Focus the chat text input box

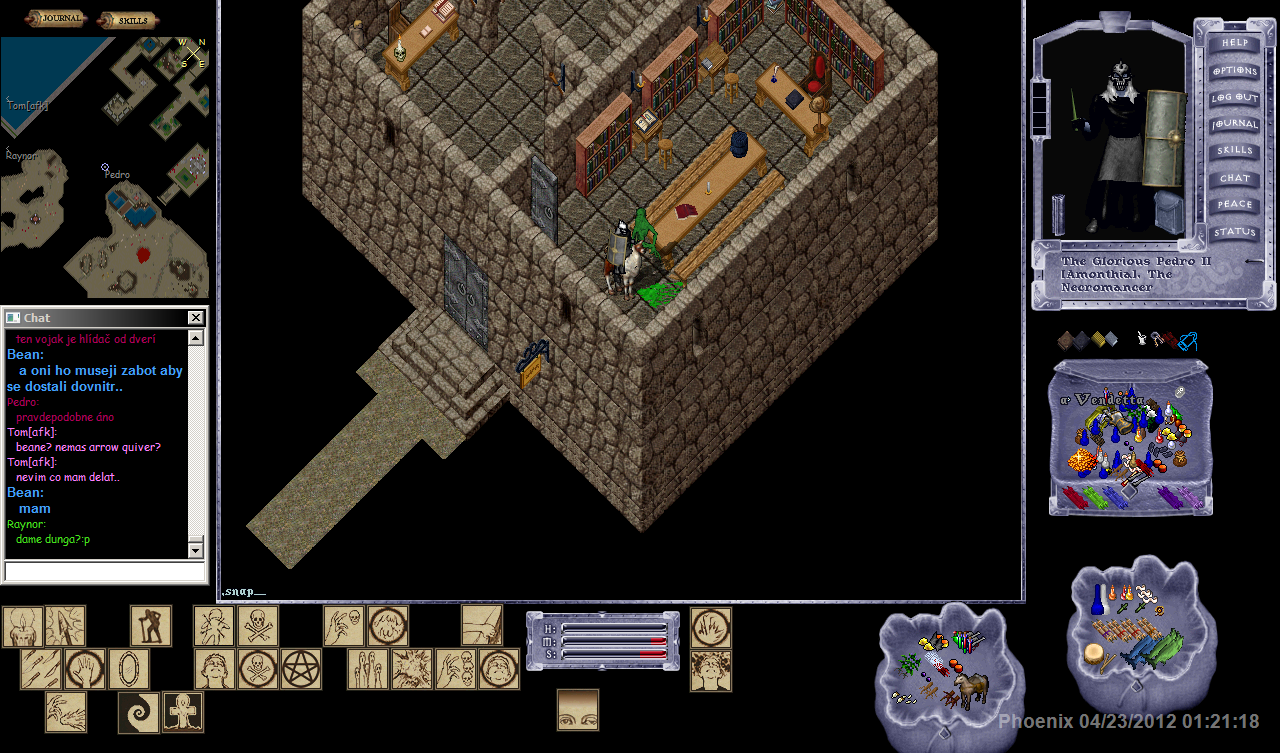[104, 571]
